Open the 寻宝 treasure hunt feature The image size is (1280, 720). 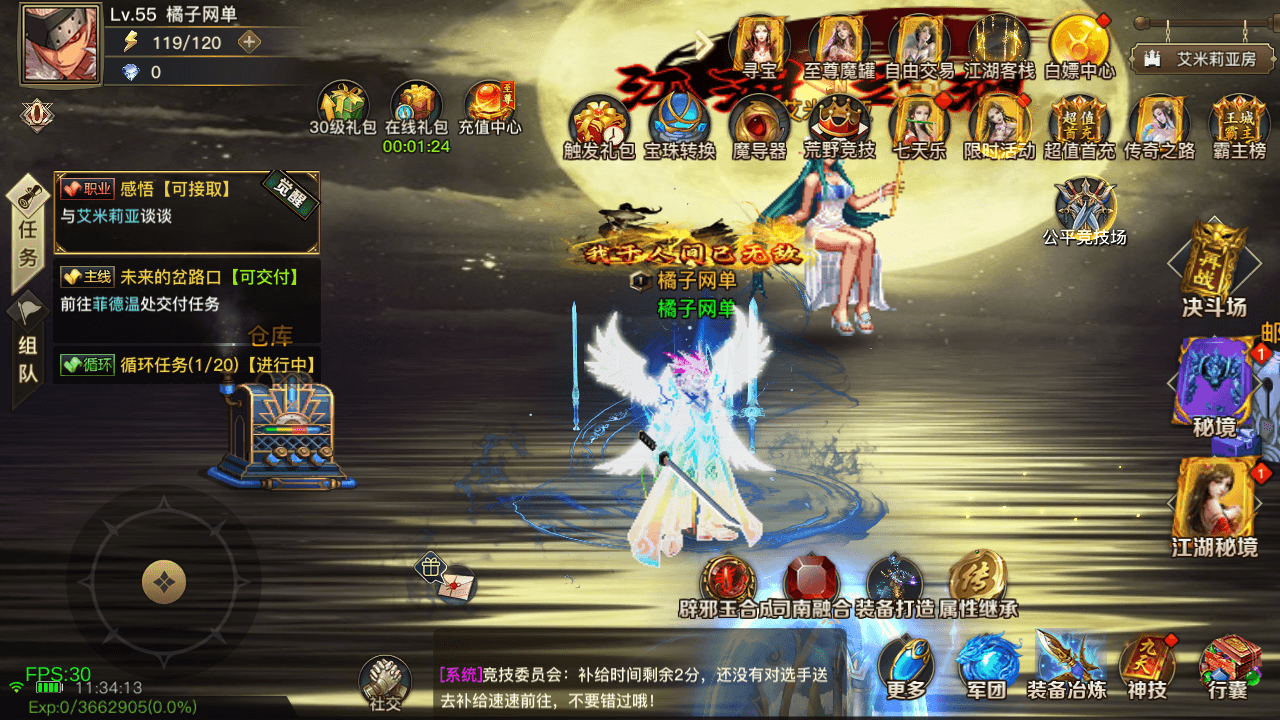pyautogui.click(x=760, y=42)
